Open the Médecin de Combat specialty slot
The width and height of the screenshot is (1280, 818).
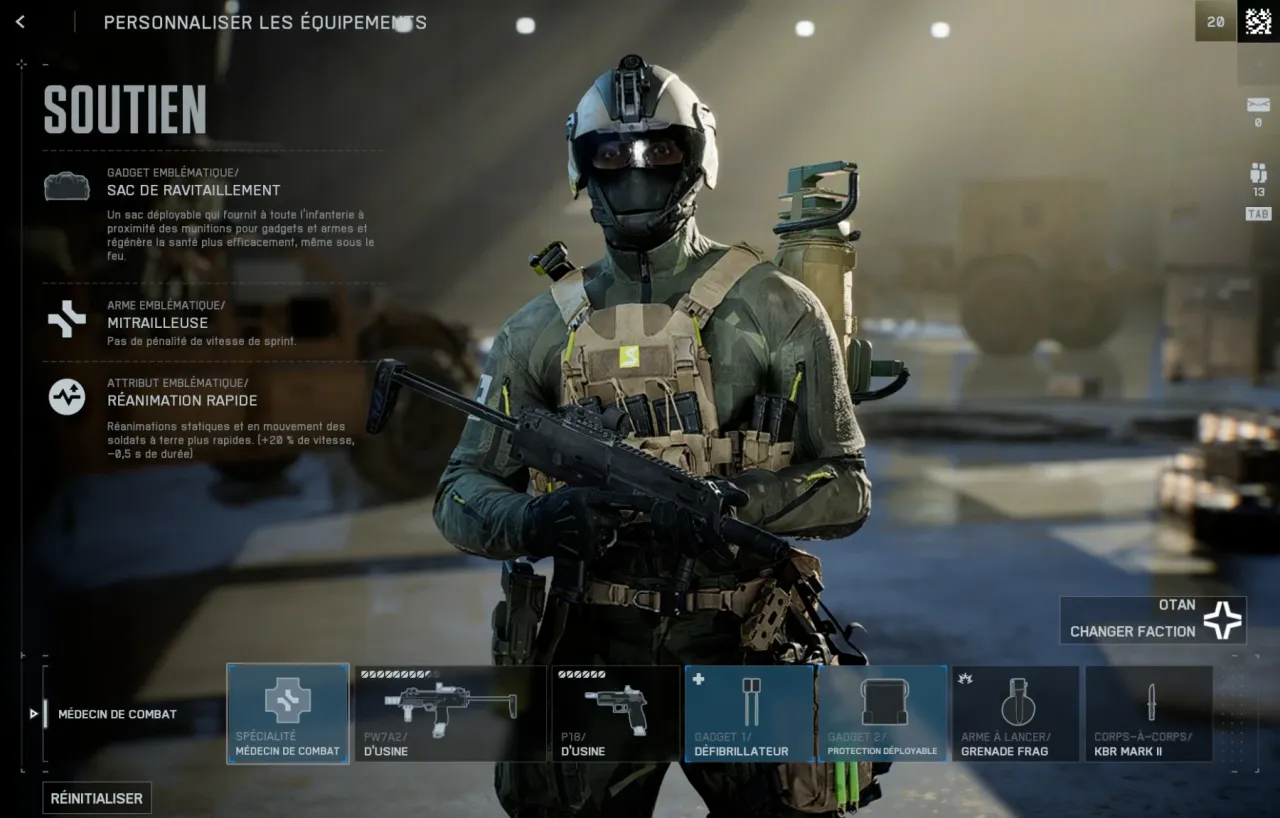pos(287,713)
